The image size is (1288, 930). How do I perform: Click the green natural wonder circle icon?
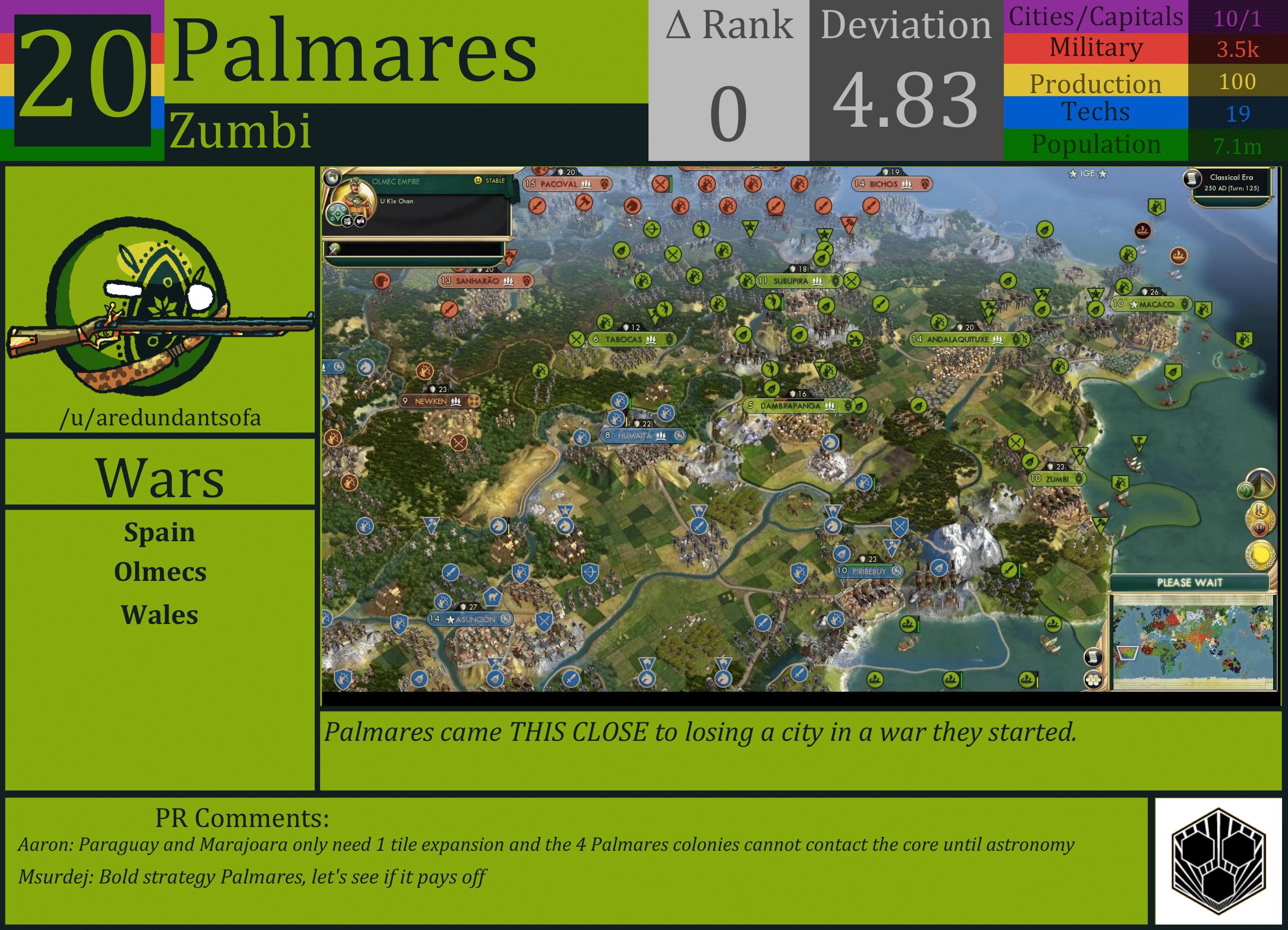(x=1247, y=491)
